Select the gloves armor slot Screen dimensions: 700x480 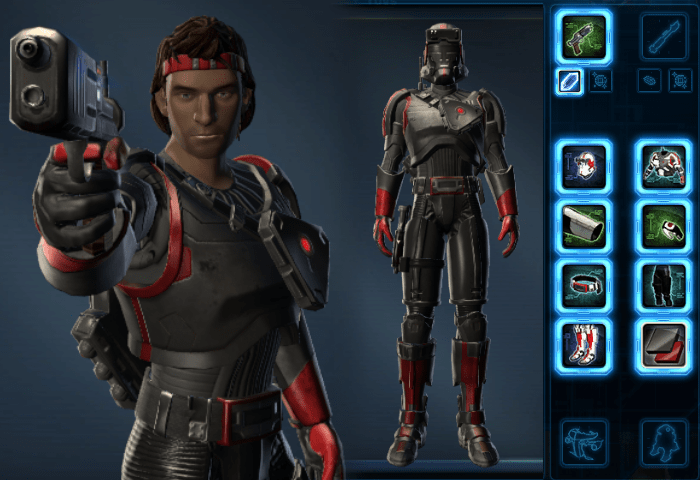point(662,225)
